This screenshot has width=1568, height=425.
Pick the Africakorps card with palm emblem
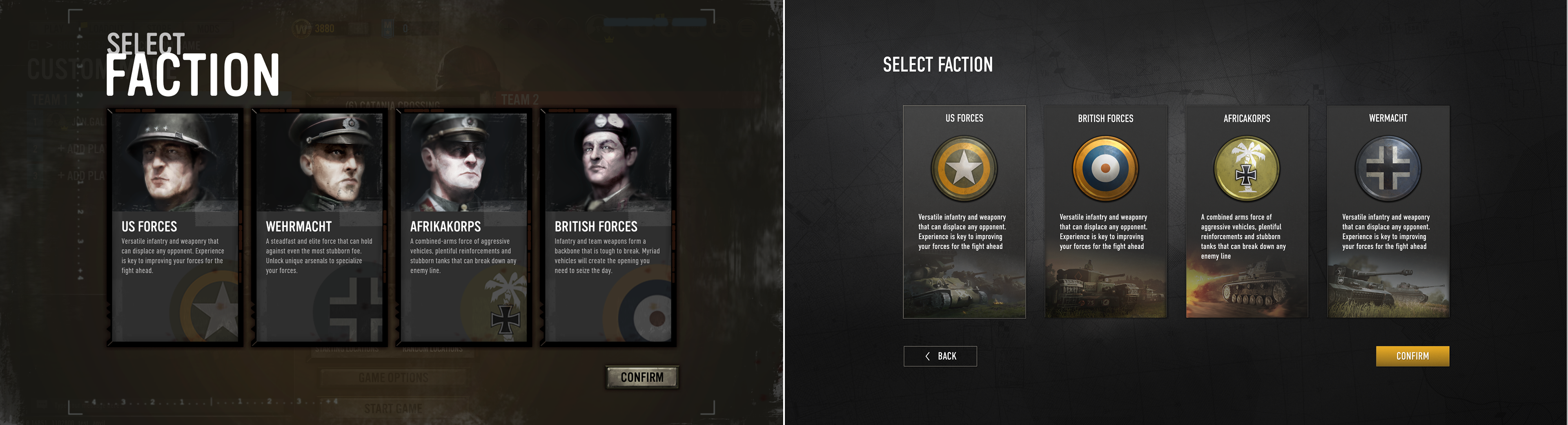point(1247,212)
